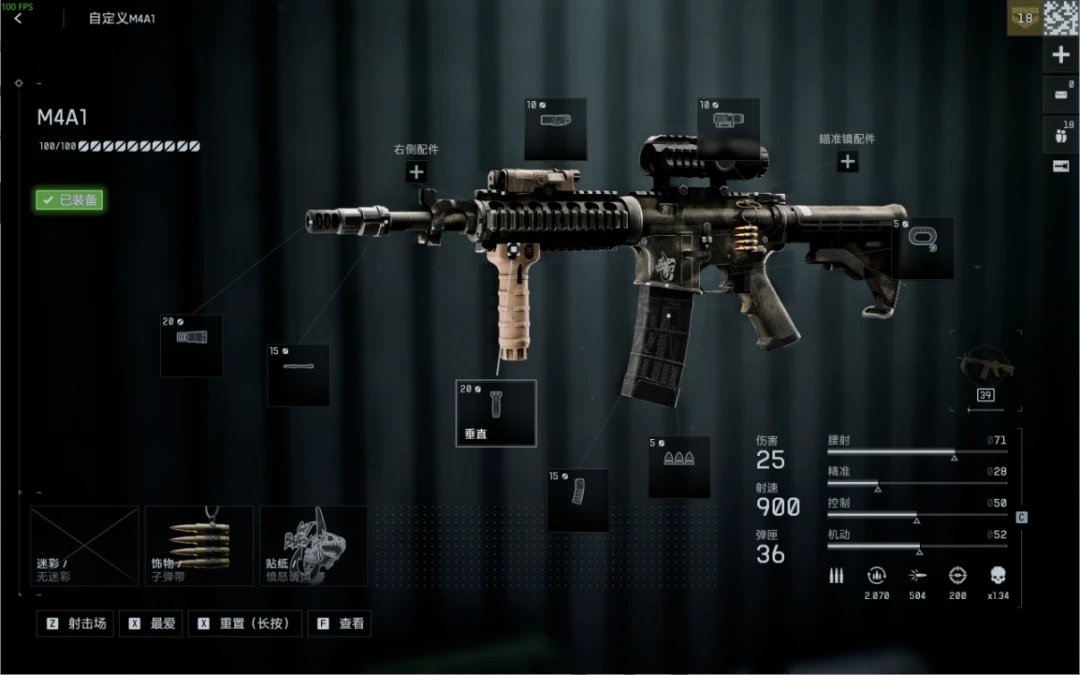This screenshot has width=1080, height=675.
Task: Add a 瞄准镜配件 scope attachment
Action: (847, 161)
